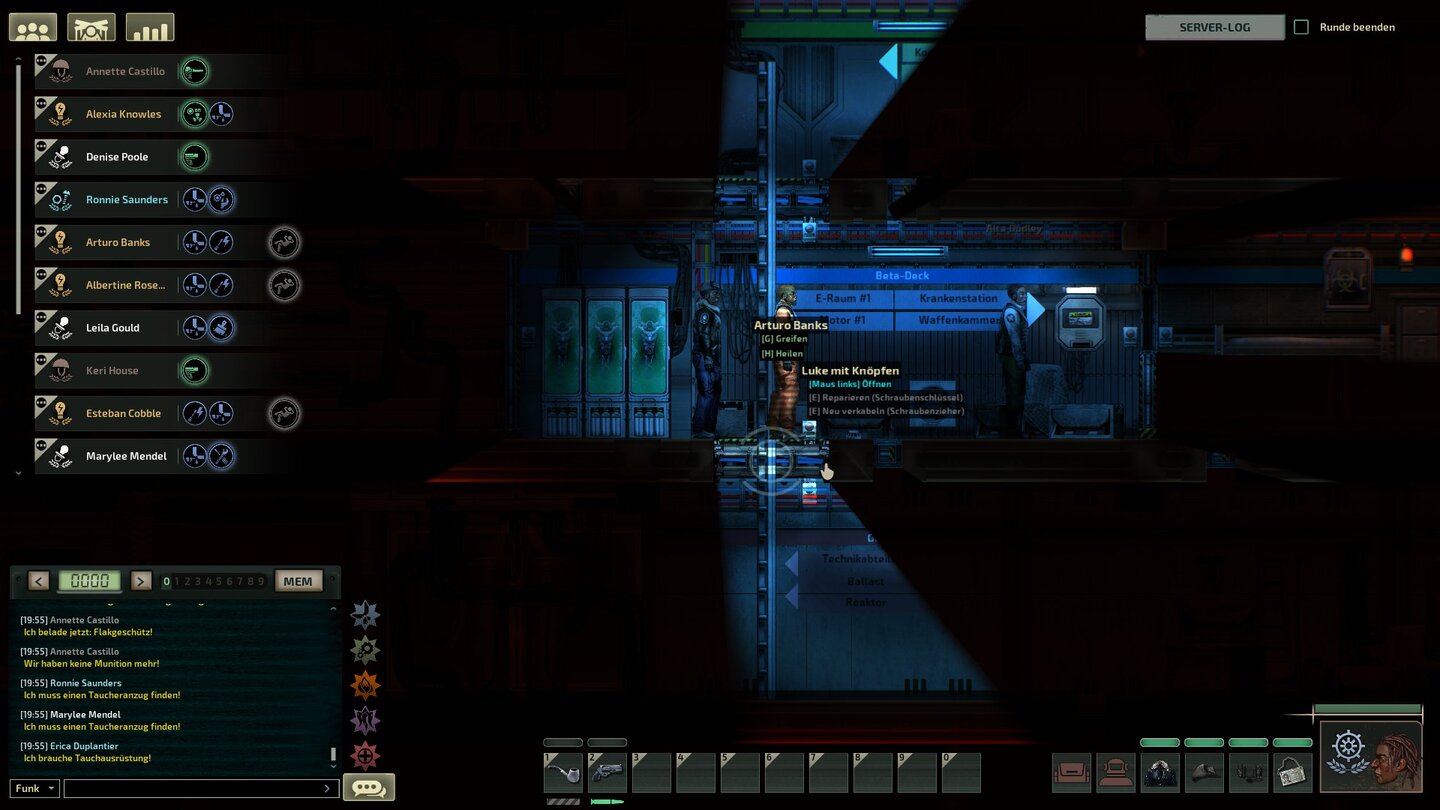Open the crew list panel via the group icon
Image resolution: width=1440 pixels, height=810 pixels.
(32, 26)
